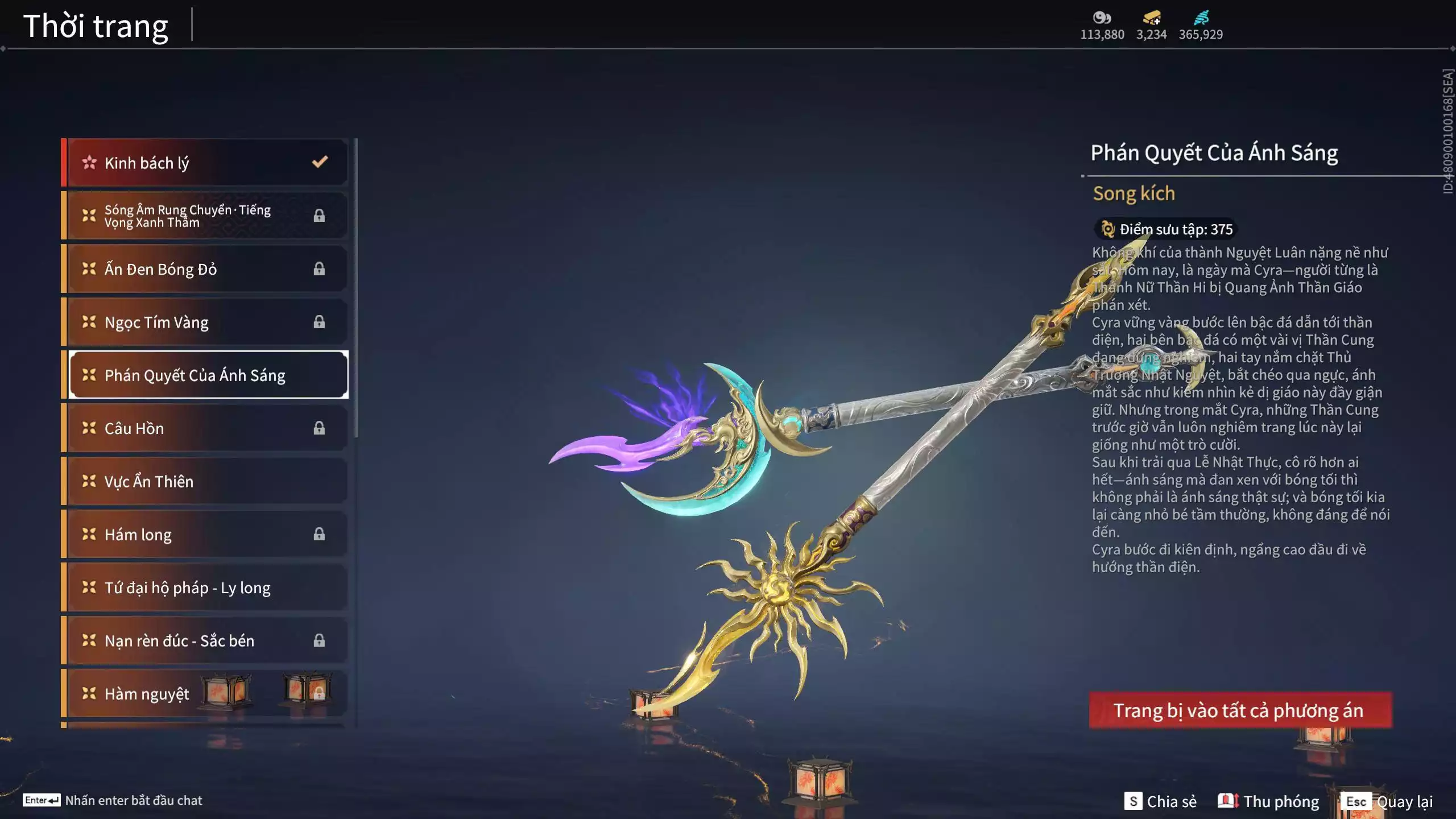Choose Sóng Âm Rung Chuyển locked skin
1456x819 pixels.
pyautogui.click(x=205, y=216)
